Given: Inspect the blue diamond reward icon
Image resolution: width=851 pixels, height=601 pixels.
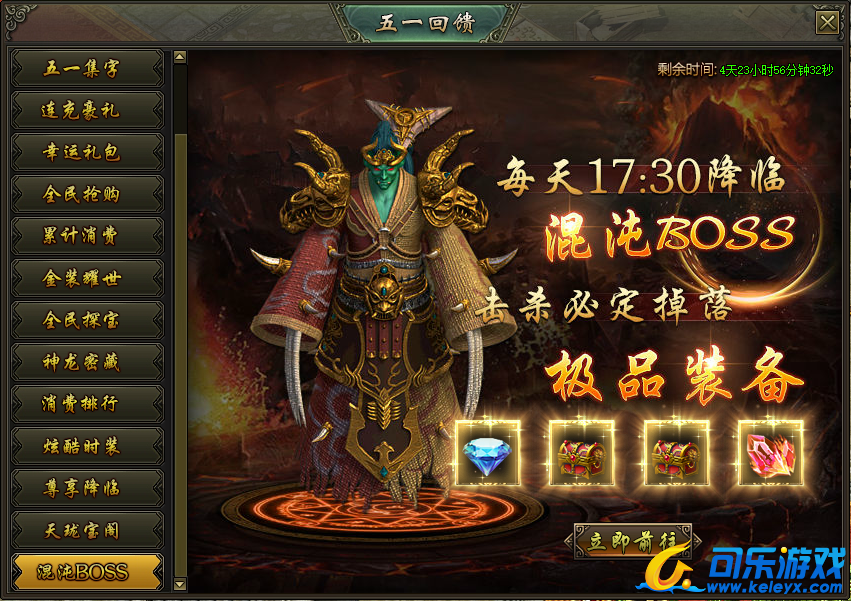Looking at the screenshot, I should (487, 453).
